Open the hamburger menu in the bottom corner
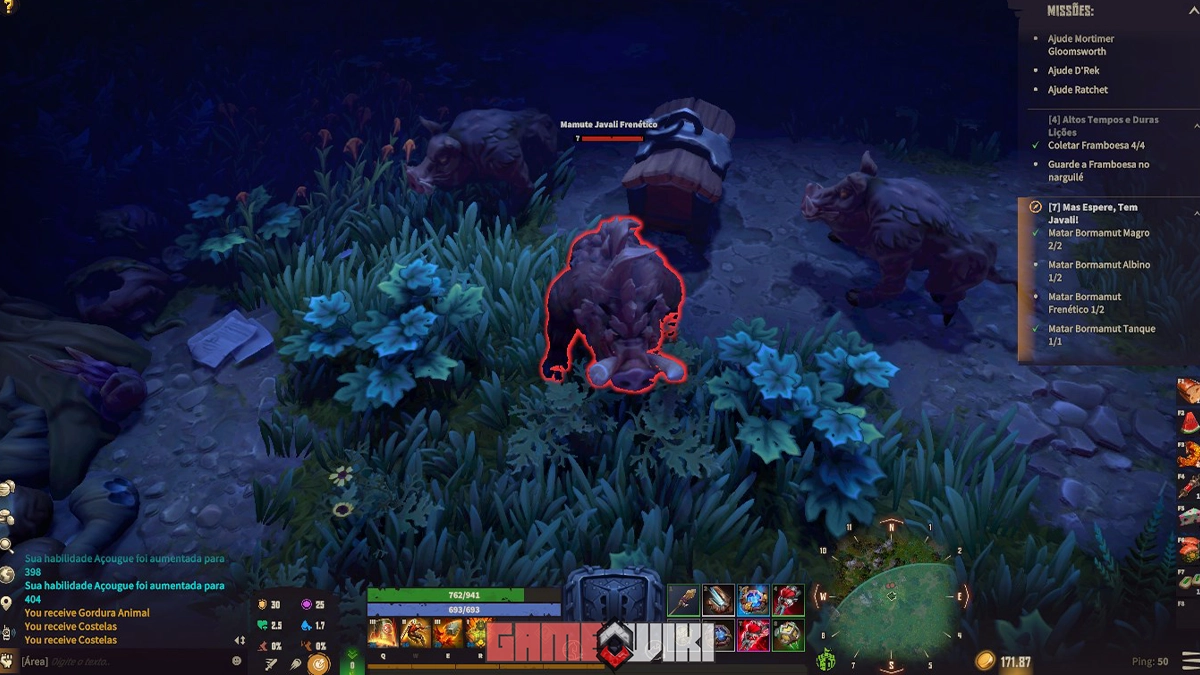1200x675 pixels. click(1189, 660)
